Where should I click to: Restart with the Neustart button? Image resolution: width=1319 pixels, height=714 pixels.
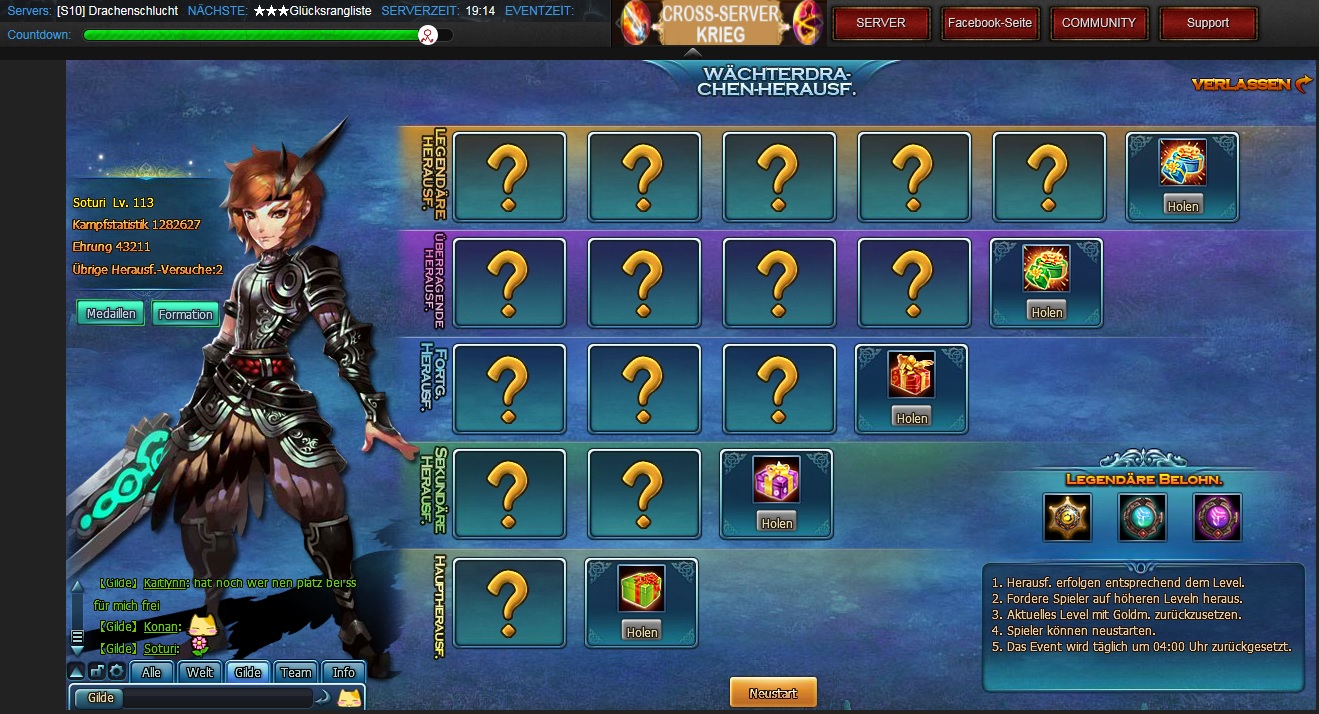(773, 693)
